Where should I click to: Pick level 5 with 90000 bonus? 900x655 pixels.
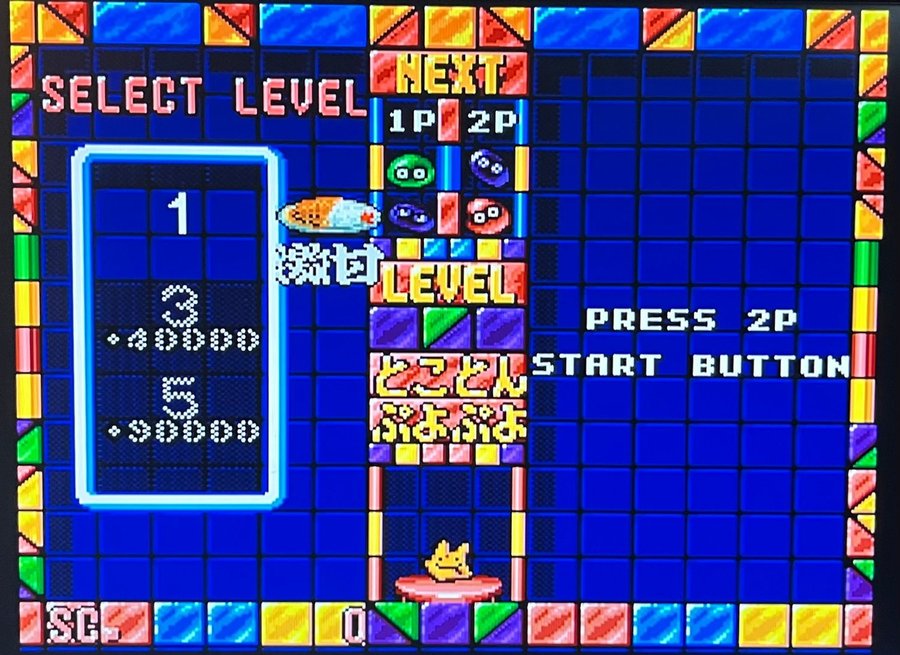coord(179,411)
